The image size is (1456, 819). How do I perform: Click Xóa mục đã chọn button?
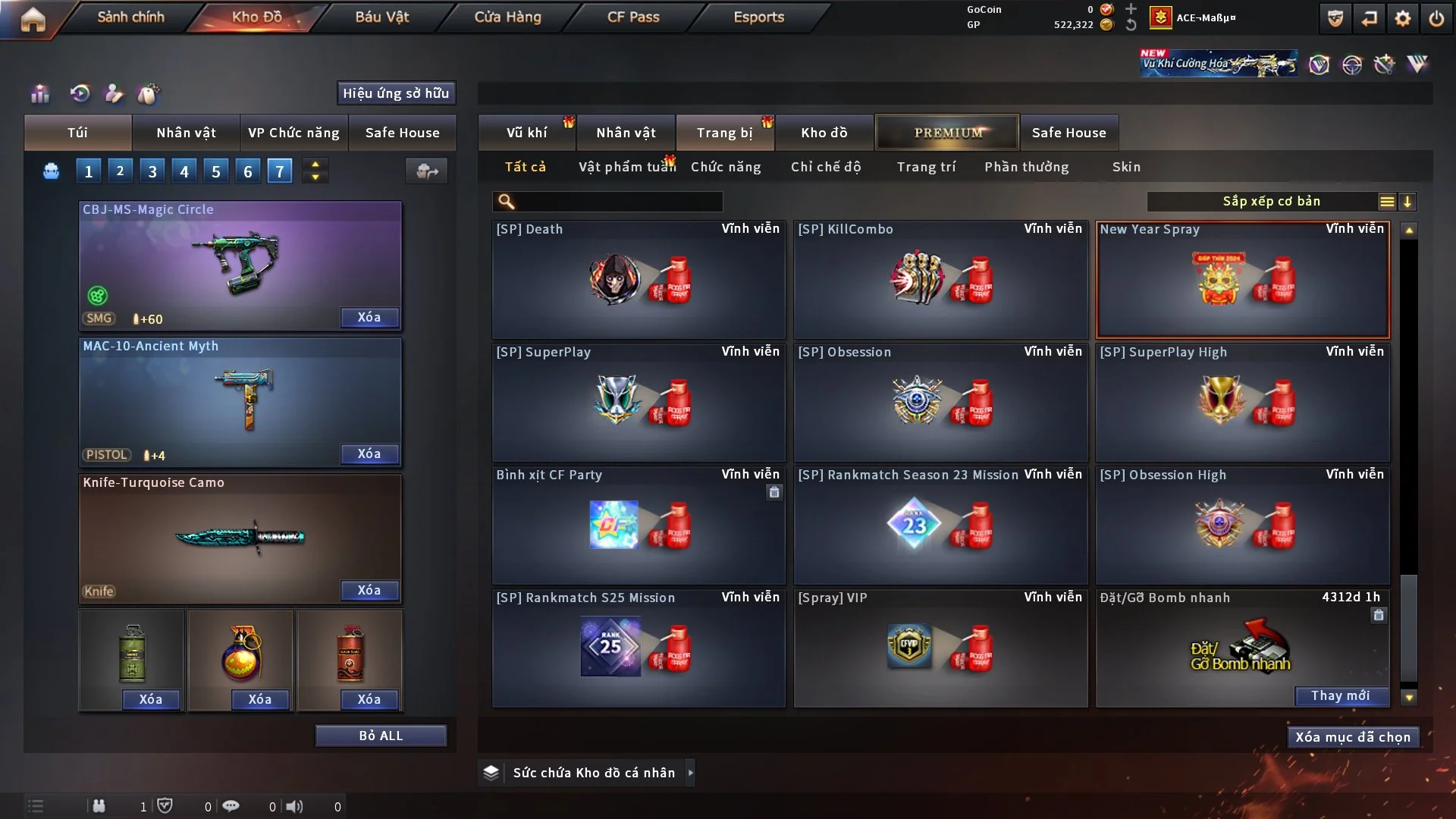[x=1352, y=737]
